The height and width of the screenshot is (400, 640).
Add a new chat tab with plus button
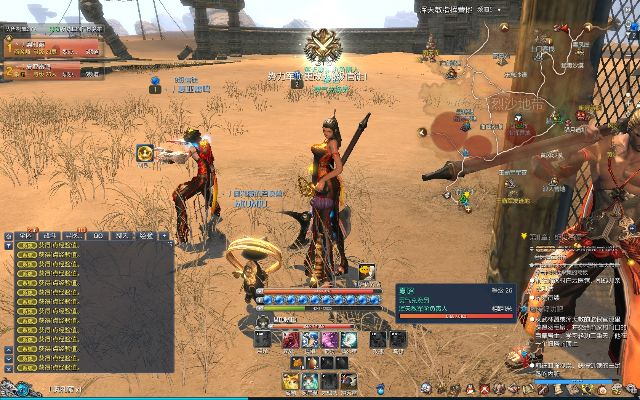tap(165, 236)
